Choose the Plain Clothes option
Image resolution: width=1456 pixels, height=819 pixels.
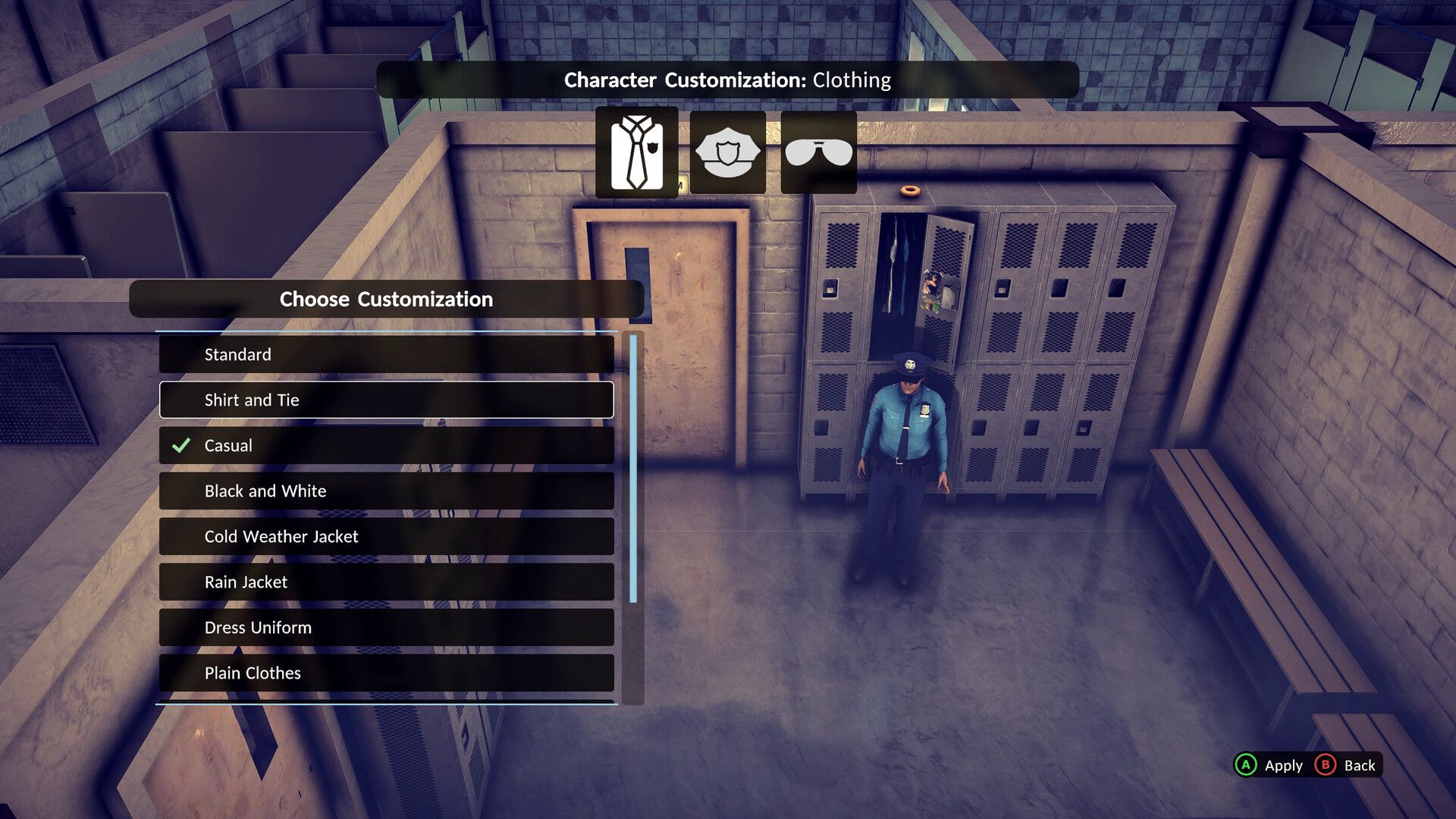pyautogui.click(x=386, y=673)
